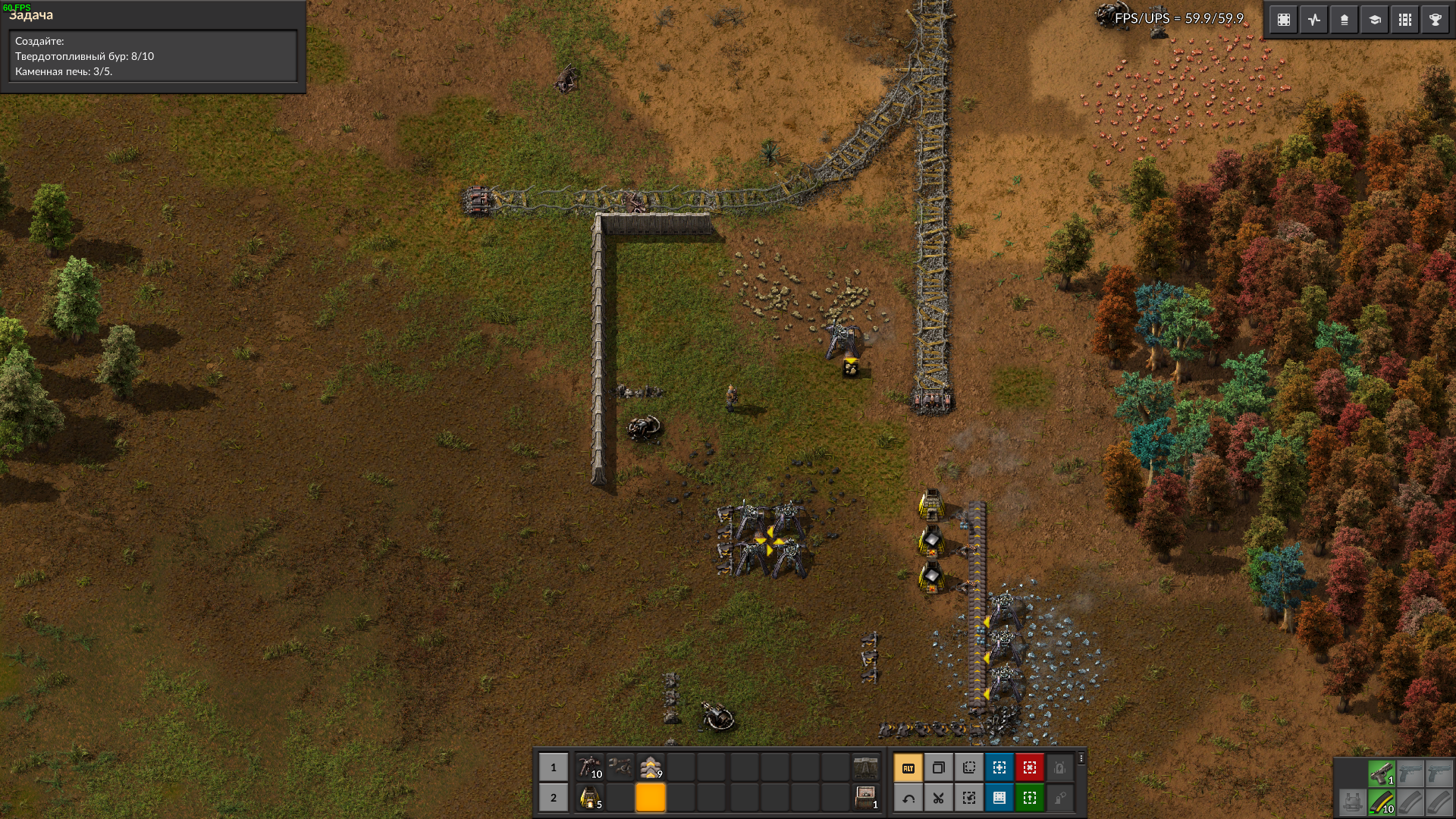
Task: Open the blue blueprint creation tool
Action: 999,768
